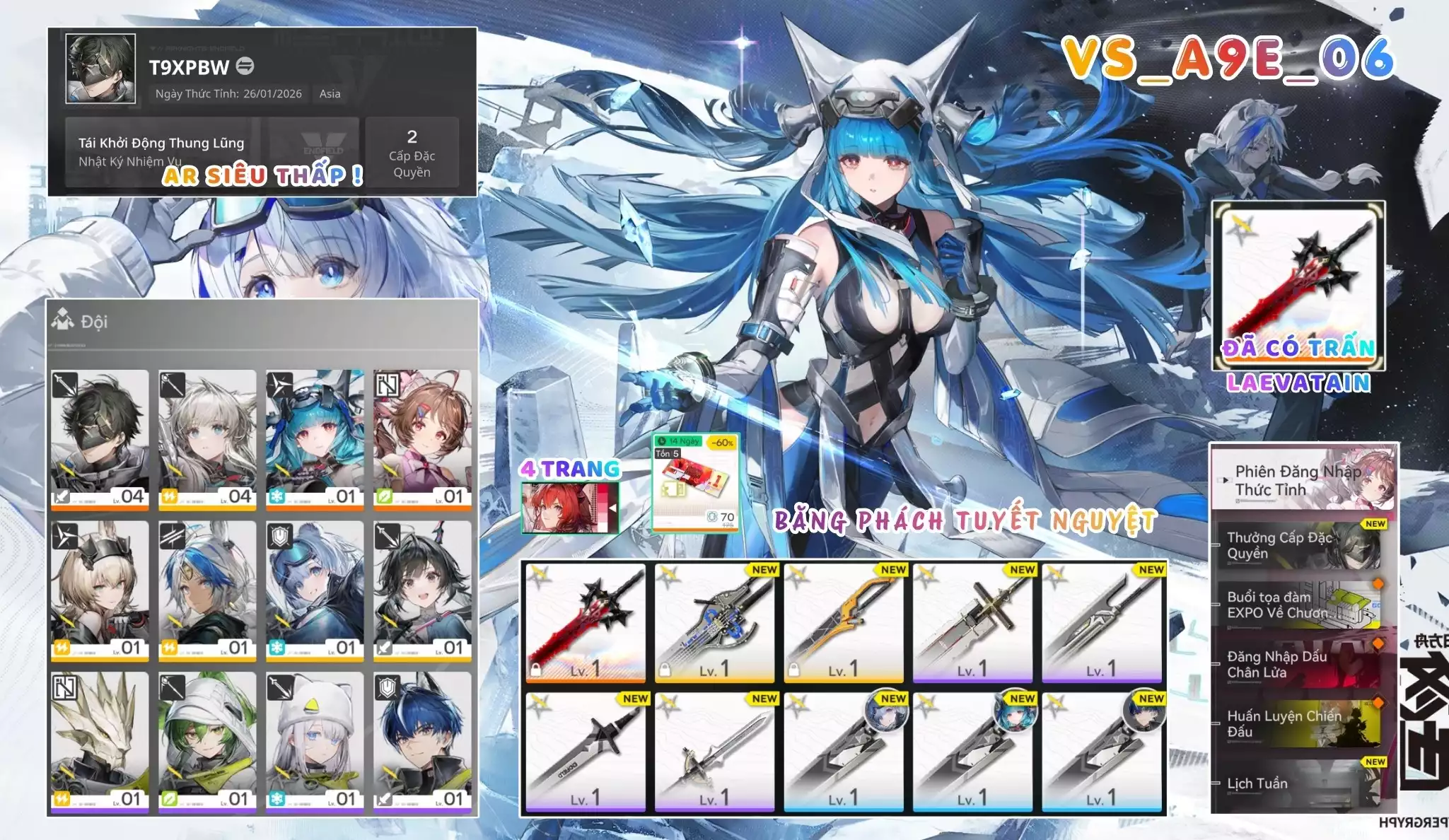Click the player avatar thumbnail on the profile card

click(100, 69)
